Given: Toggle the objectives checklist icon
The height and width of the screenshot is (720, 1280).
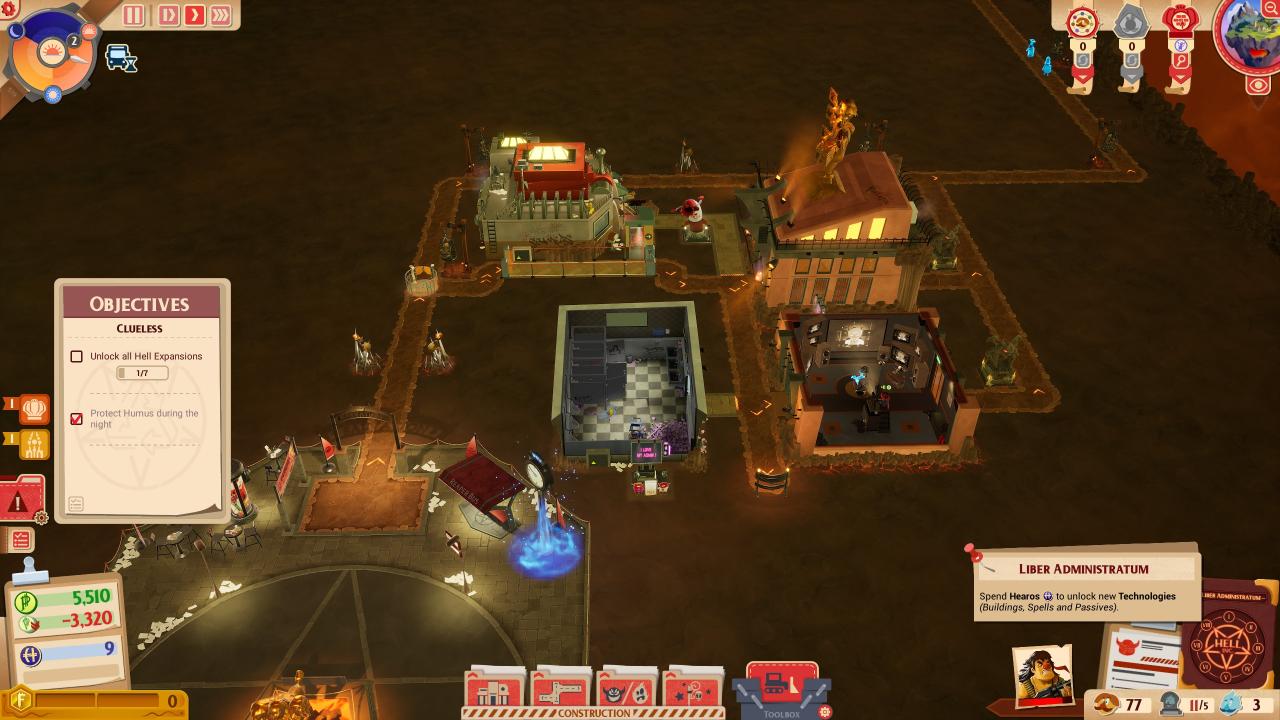Looking at the screenshot, I should click(20, 540).
